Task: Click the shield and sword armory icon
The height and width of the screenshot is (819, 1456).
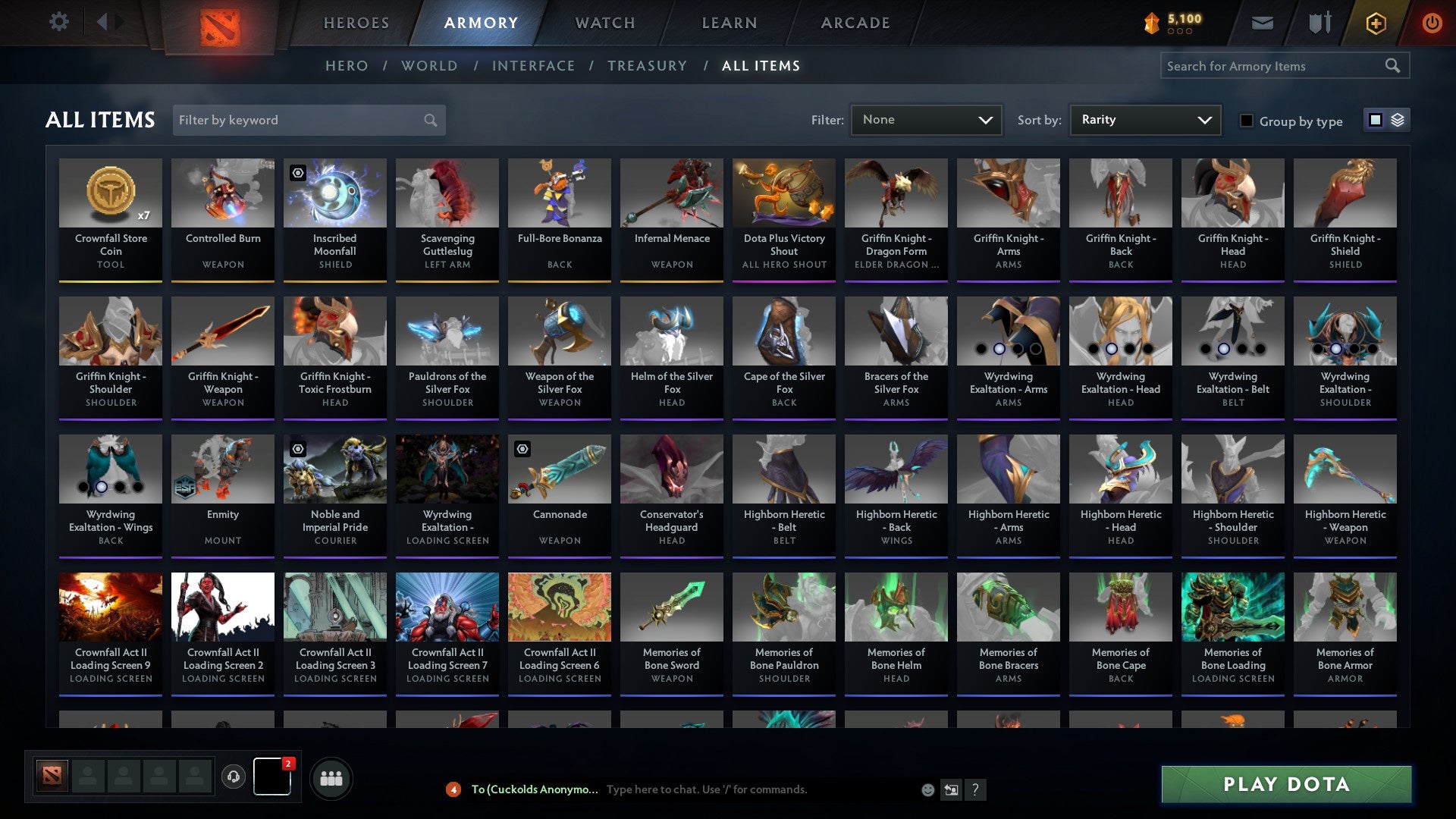Action: [1319, 22]
